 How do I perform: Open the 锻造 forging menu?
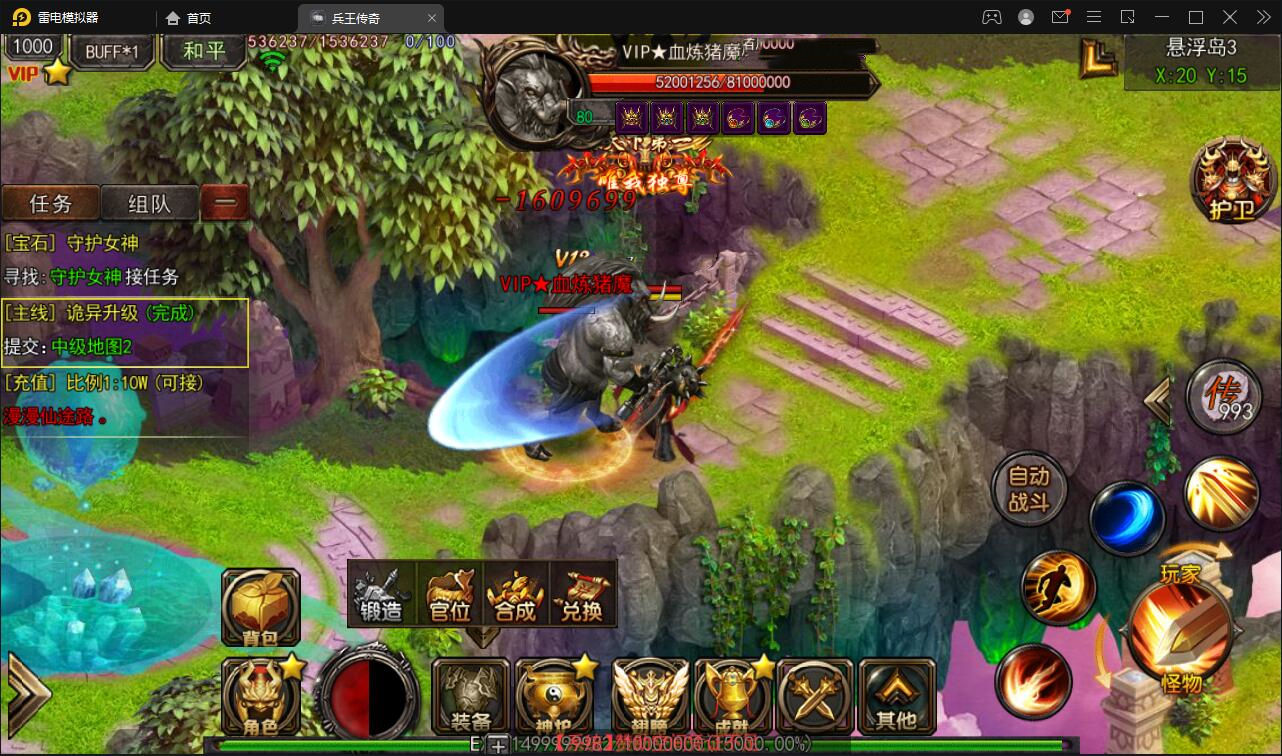382,594
